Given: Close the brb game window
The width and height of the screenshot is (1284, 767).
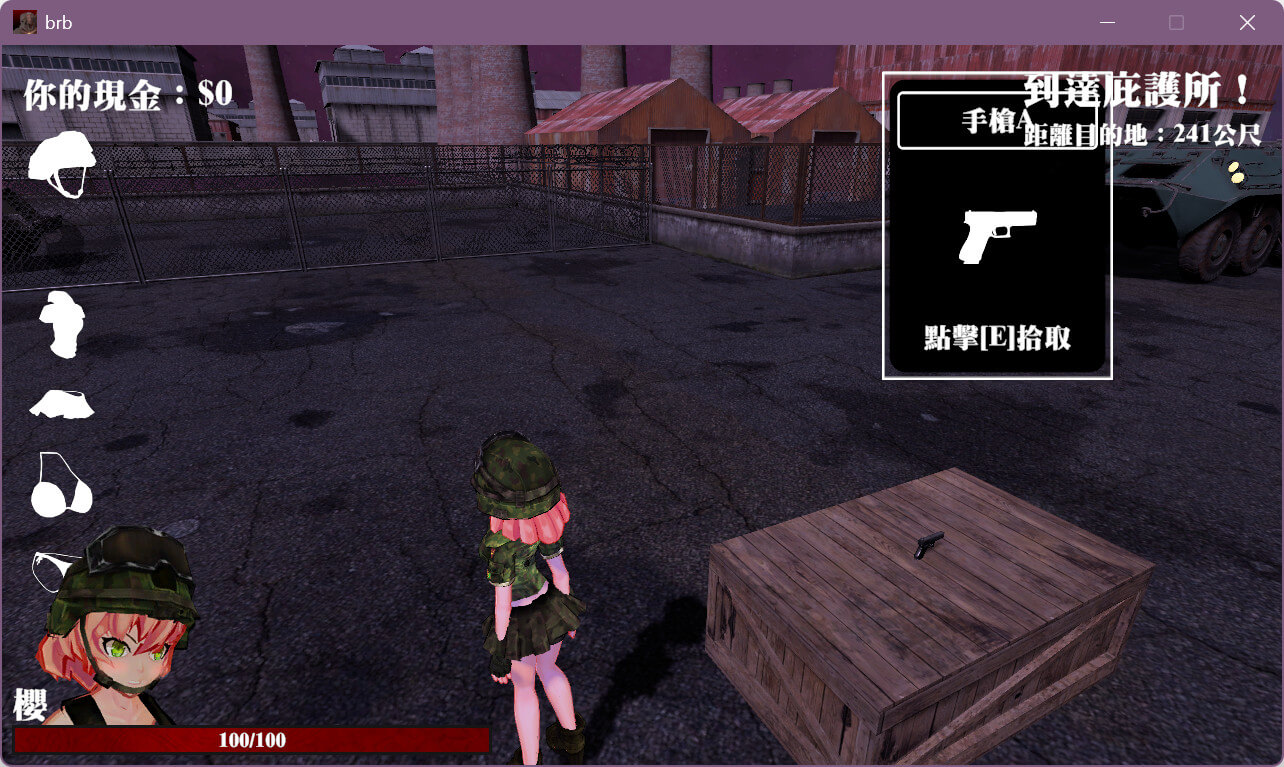Looking at the screenshot, I should pos(1247,22).
